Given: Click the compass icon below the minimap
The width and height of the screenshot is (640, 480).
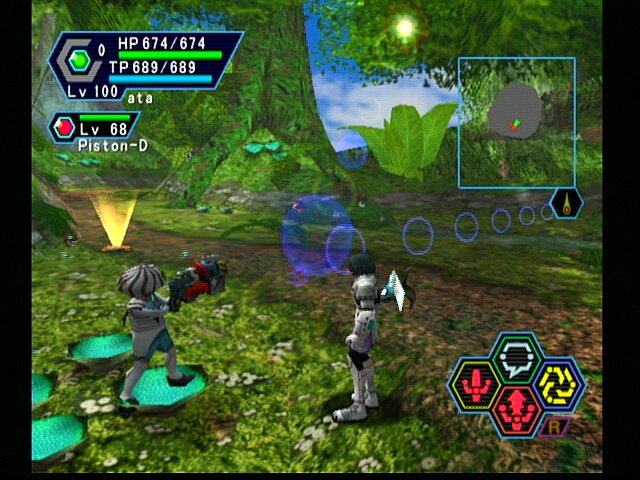Looking at the screenshot, I should [x=567, y=203].
